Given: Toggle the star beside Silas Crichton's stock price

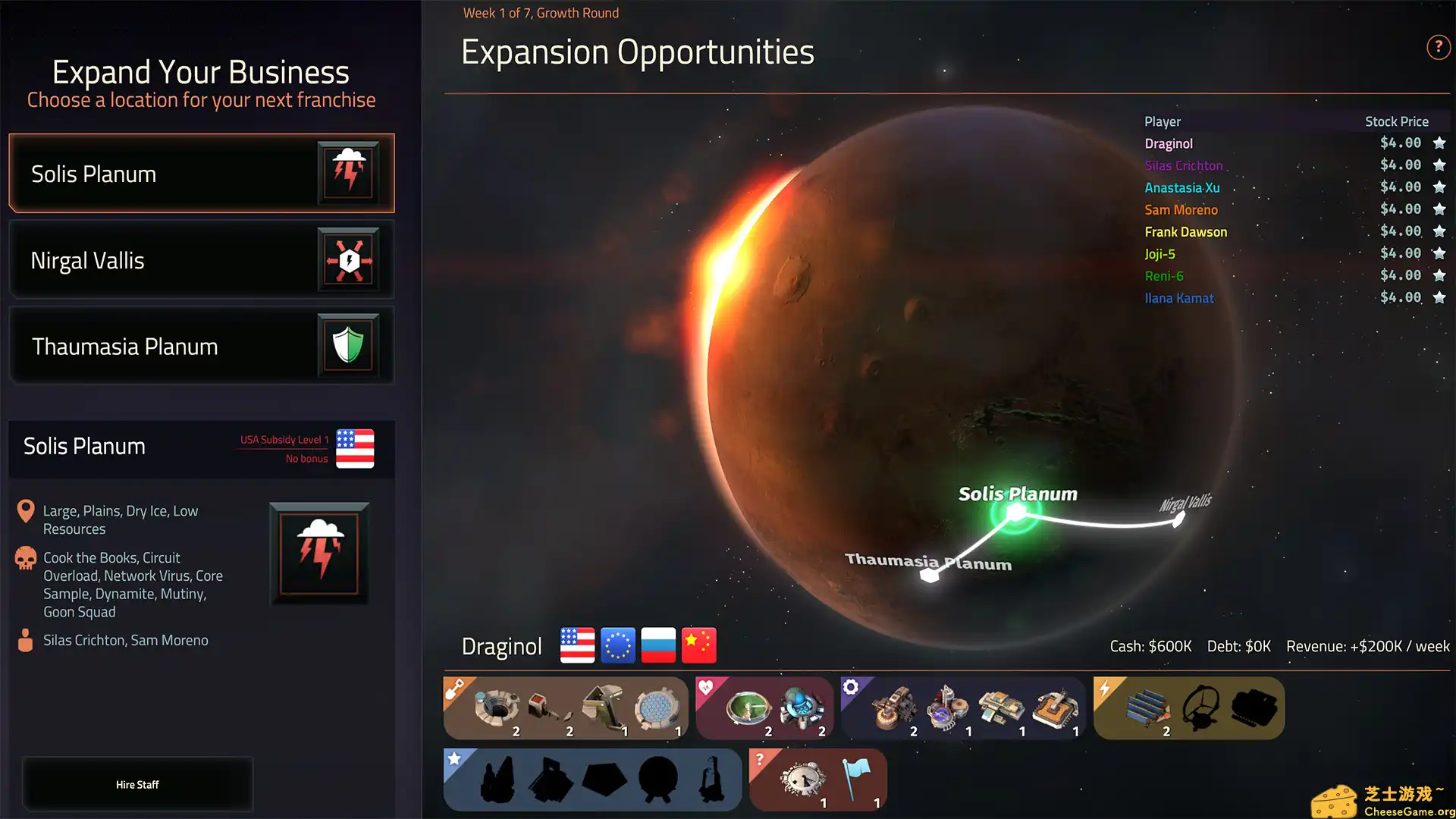Looking at the screenshot, I should (1439, 165).
